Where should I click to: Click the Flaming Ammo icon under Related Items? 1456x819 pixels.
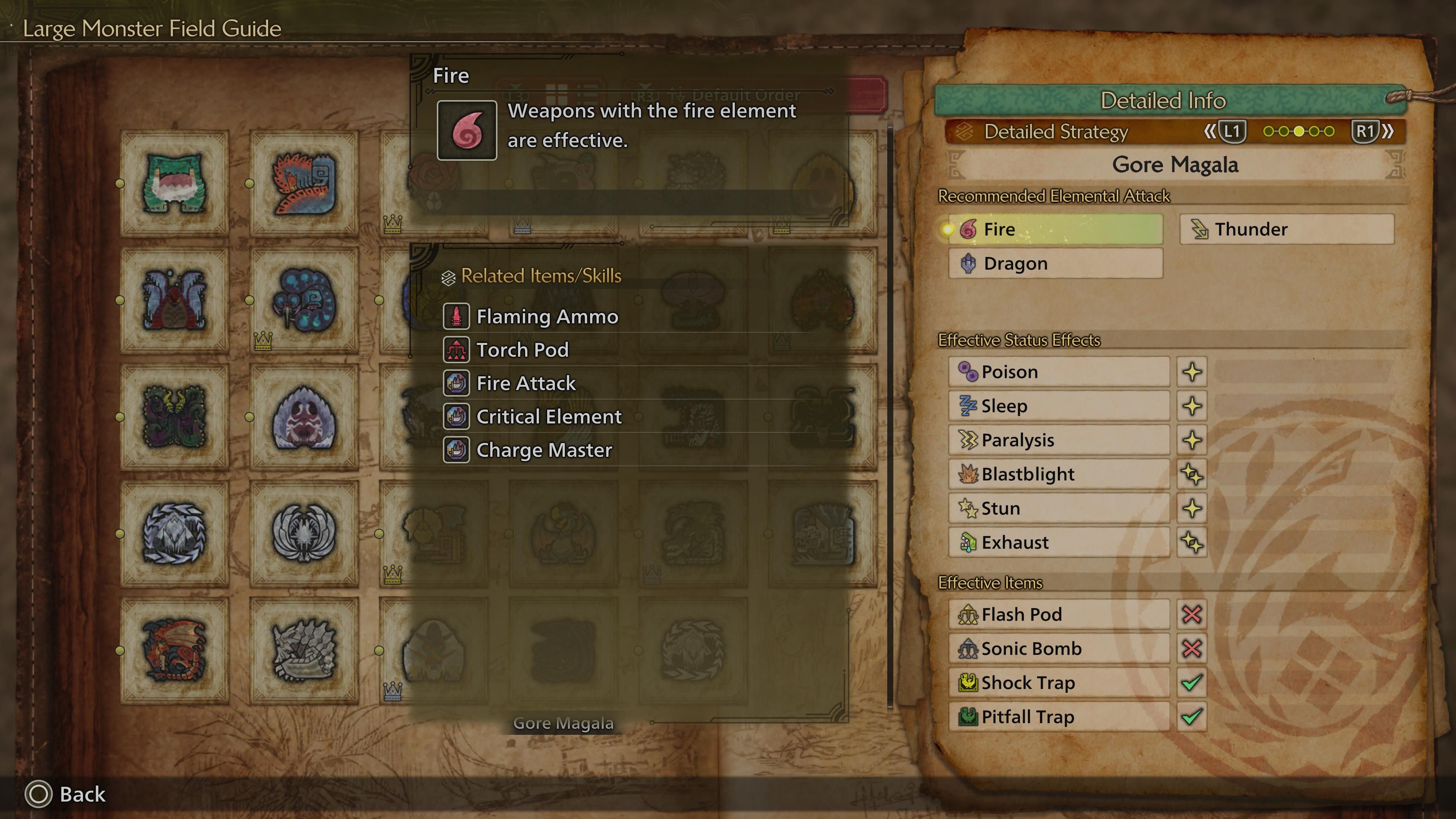click(x=457, y=317)
